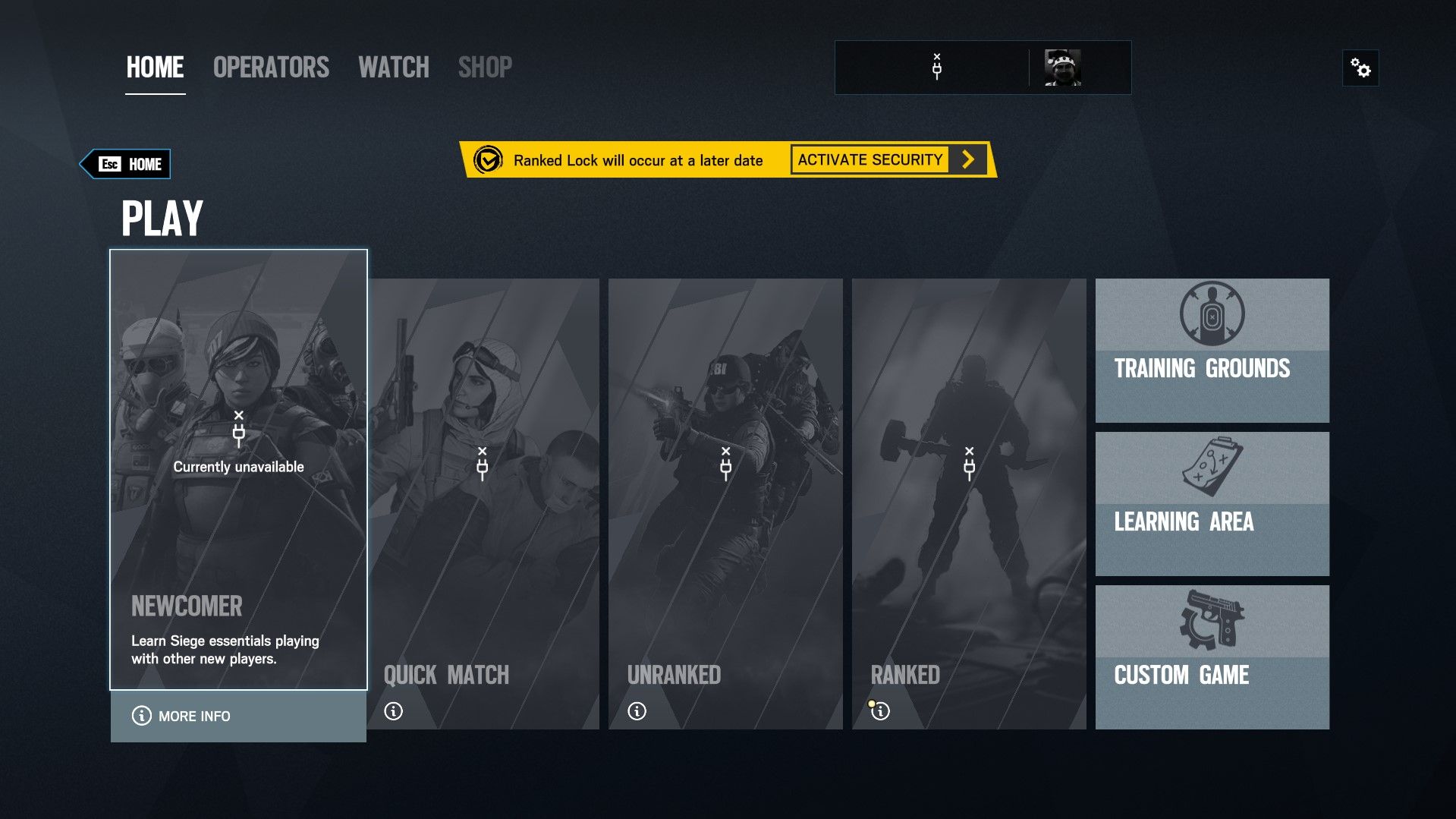Image resolution: width=1456 pixels, height=819 pixels.
Task: Select the HOME tab
Action: tap(154, 68)
